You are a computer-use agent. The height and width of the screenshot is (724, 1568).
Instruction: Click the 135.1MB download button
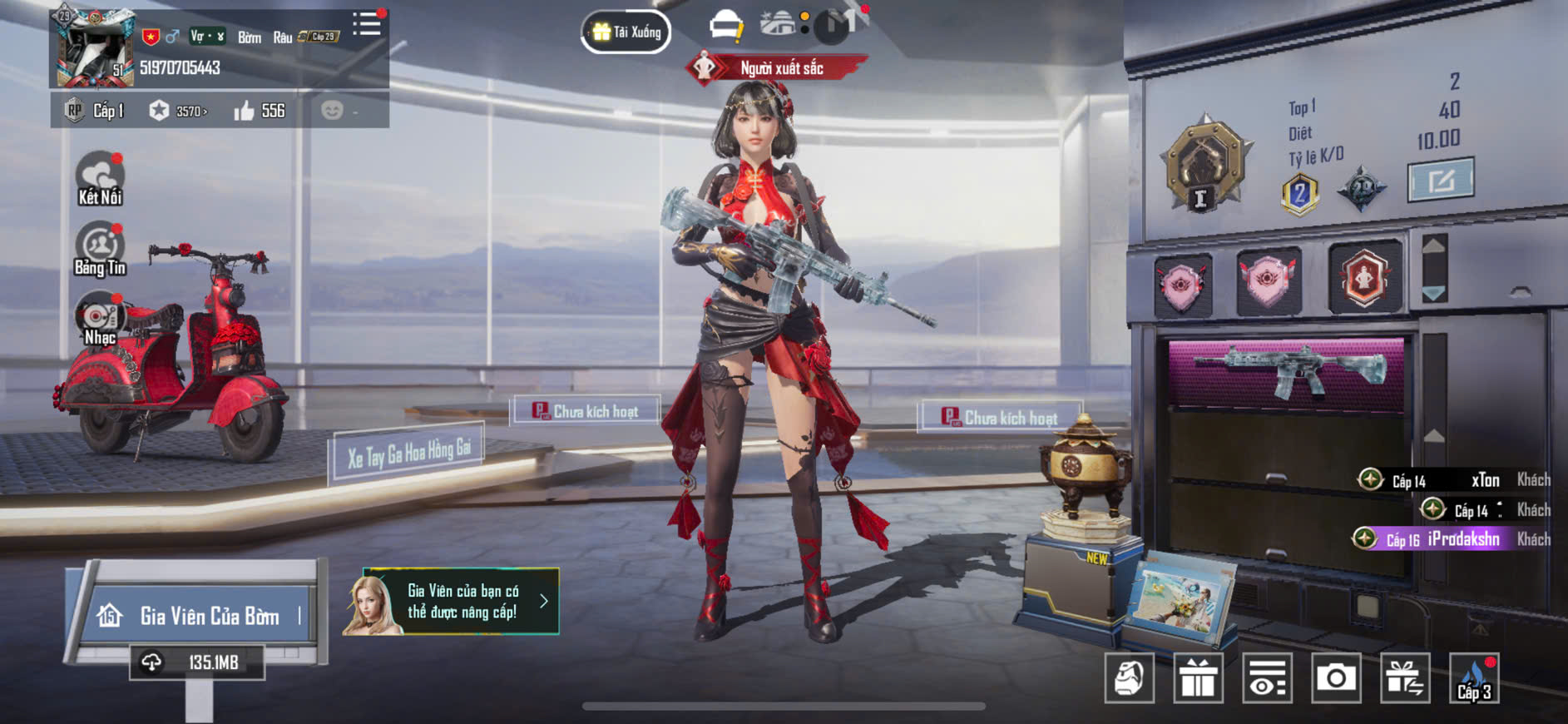[x=197, y=662]
